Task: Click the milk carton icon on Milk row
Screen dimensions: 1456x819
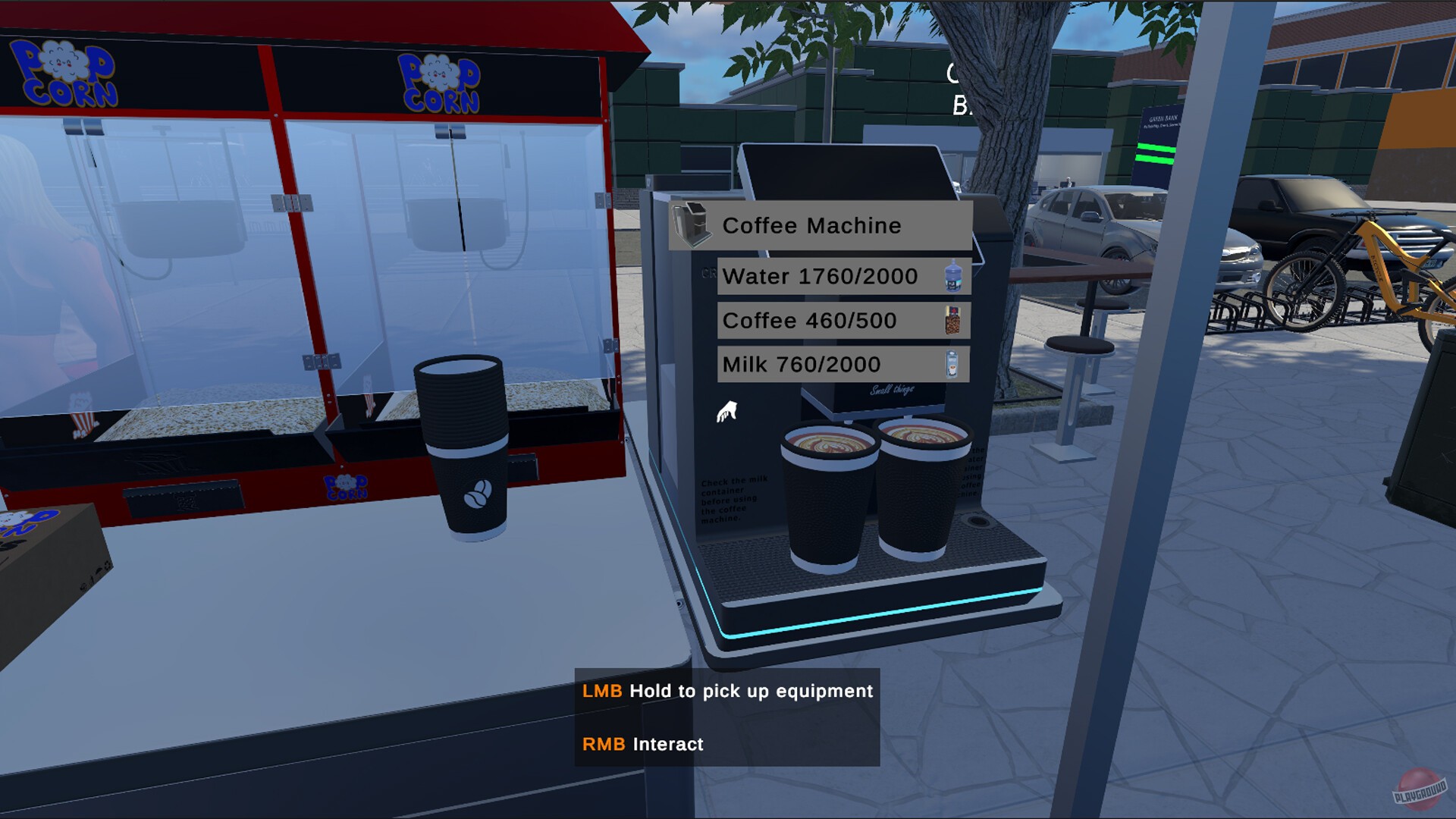Action: [x=952, y=363]
